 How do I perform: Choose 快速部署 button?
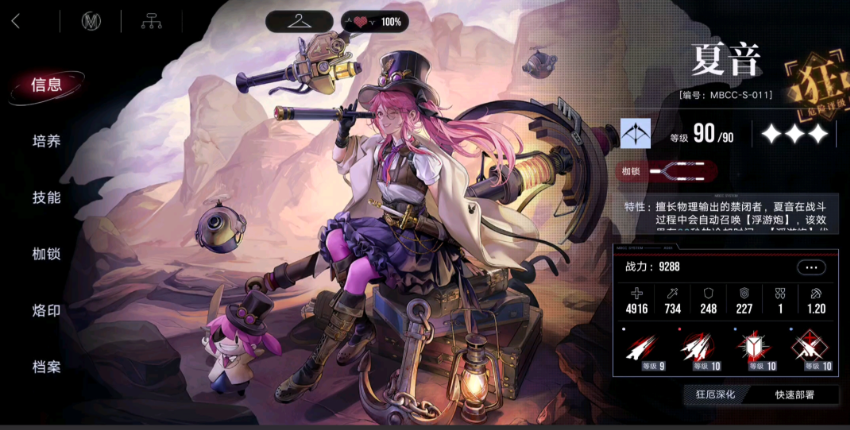pyautogui.click(x=794, y=394)
